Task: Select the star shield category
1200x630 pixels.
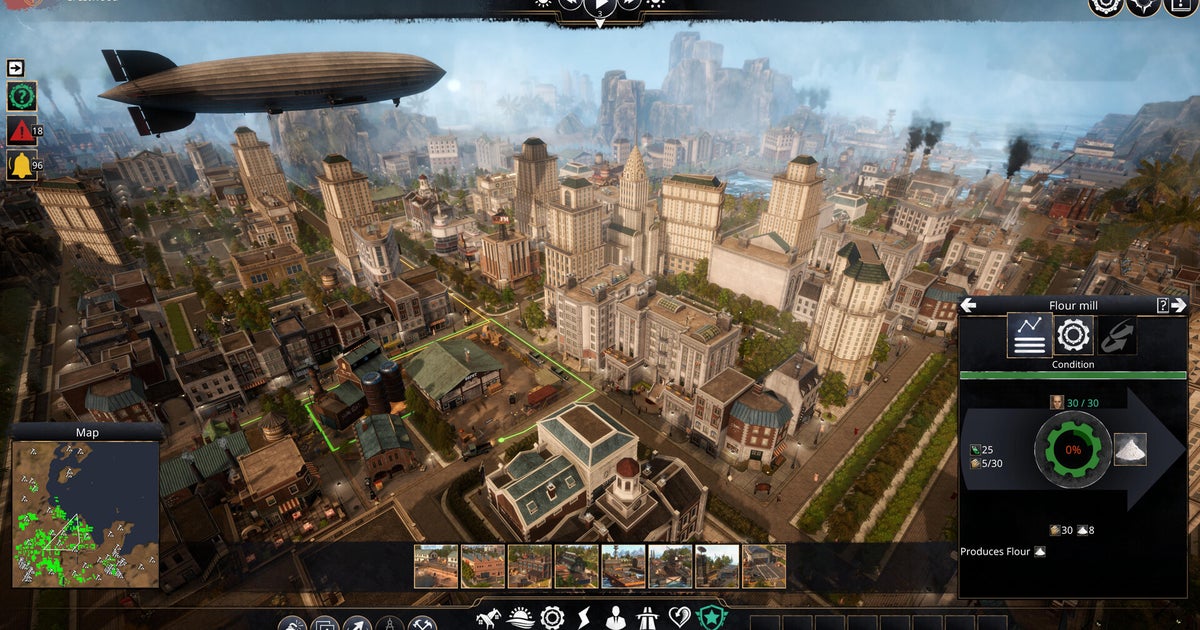Action: click(x=711, y=618)
